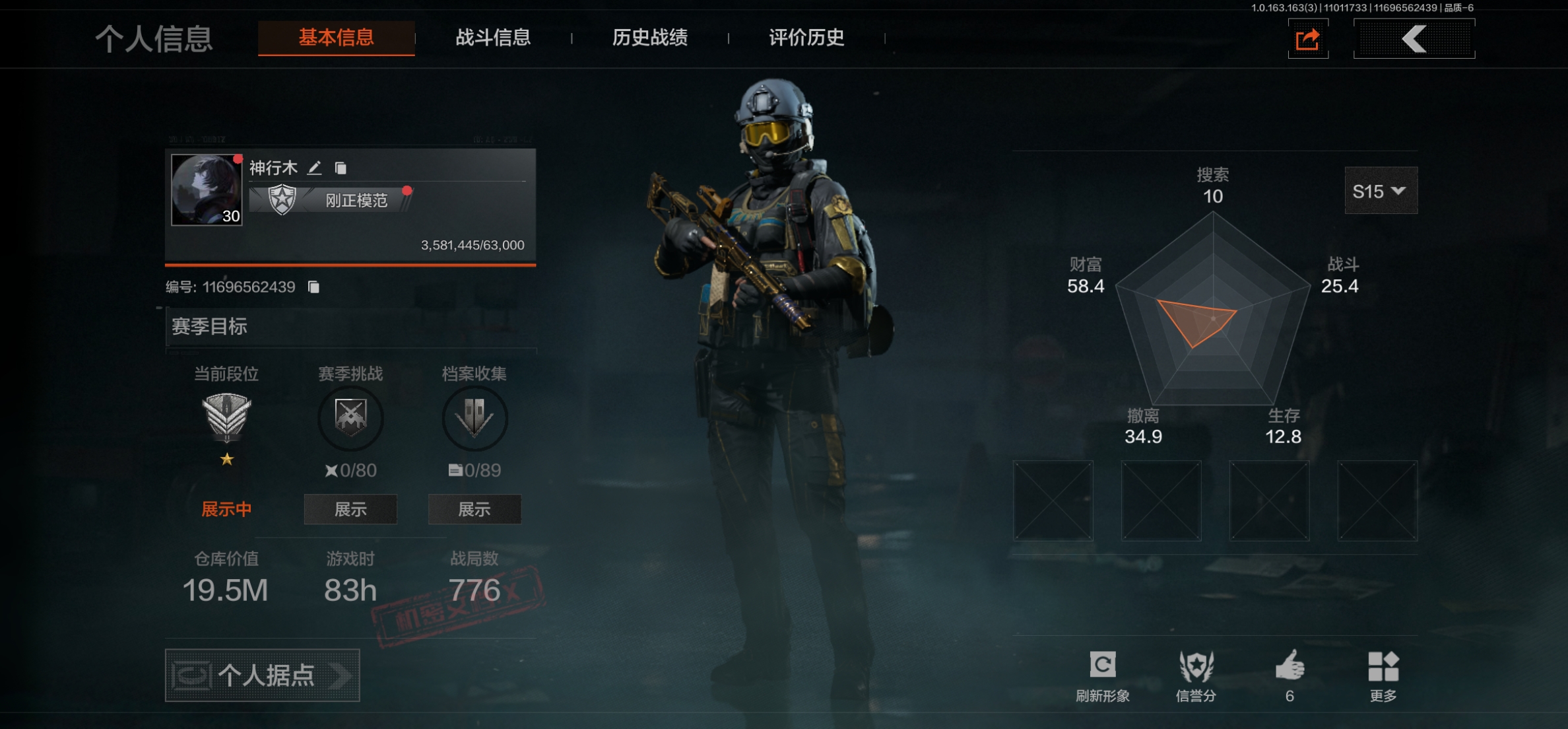
Task: View the 信誉分 reputation score
Action: pyautogui.click(x=1196, y=675)
